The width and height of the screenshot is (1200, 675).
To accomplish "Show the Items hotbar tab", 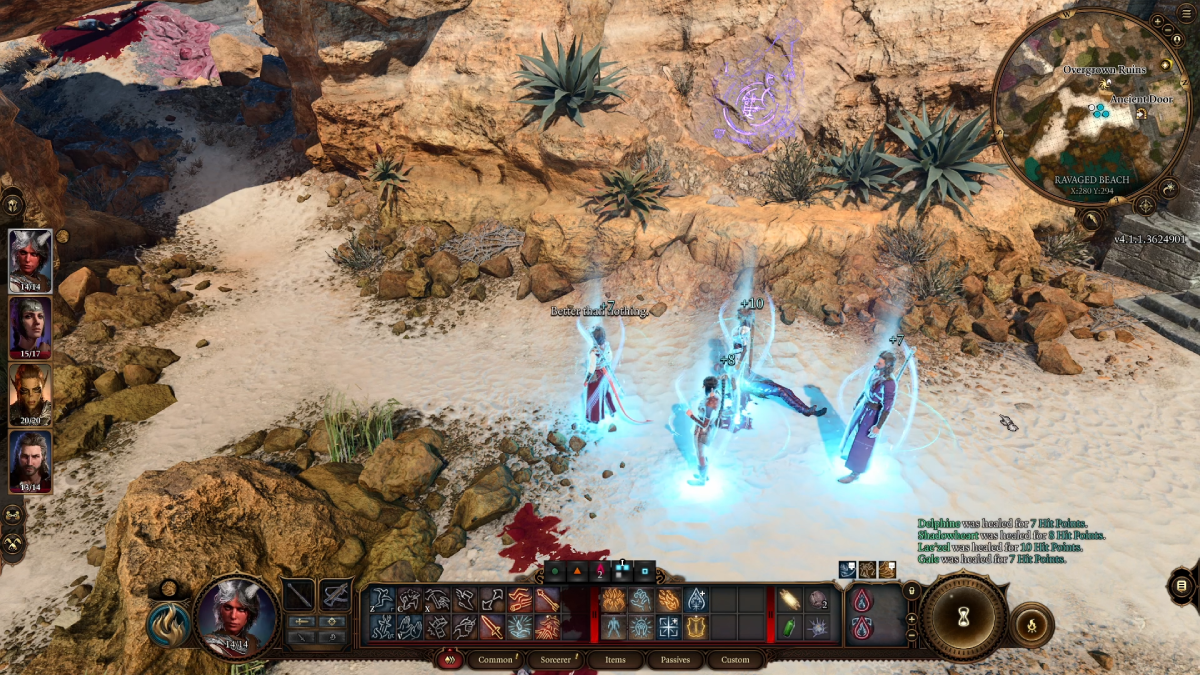I will (x=615, y=660).
